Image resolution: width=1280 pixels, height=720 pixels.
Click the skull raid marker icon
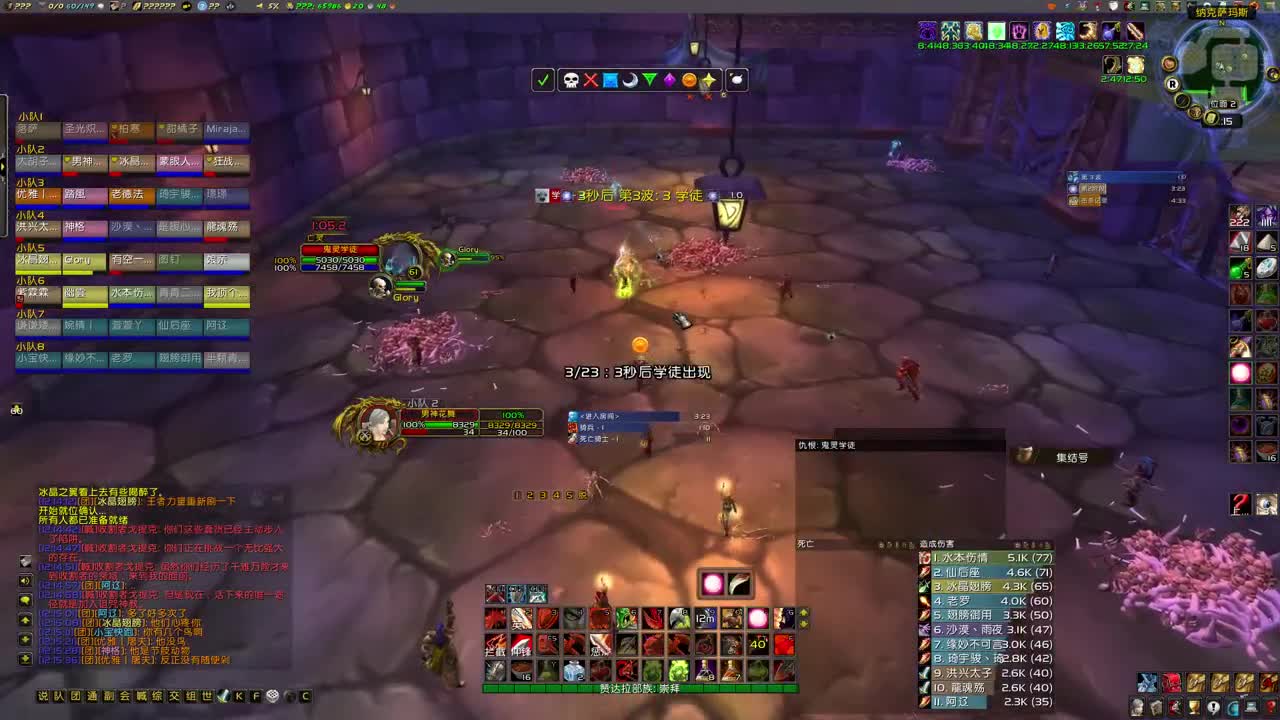click(573, 80)
